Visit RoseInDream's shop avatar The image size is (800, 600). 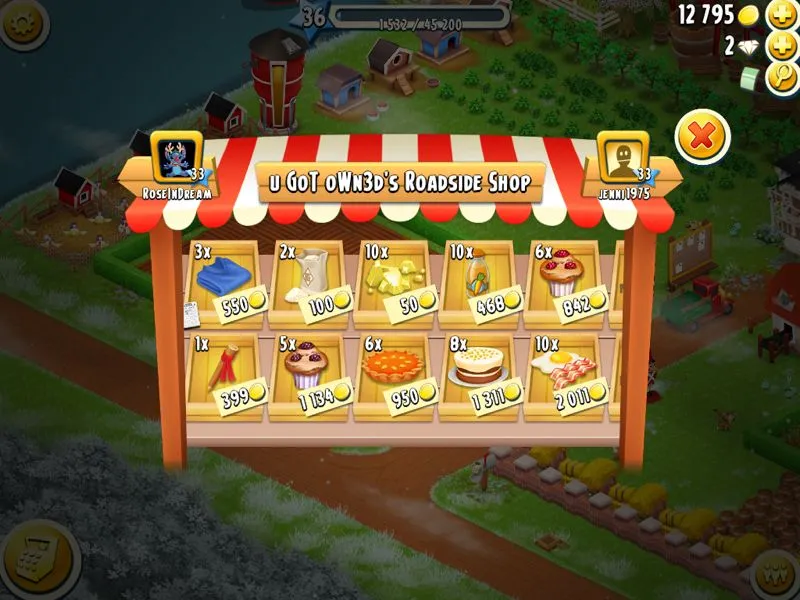pyautogui.click(x=174, y=159)
